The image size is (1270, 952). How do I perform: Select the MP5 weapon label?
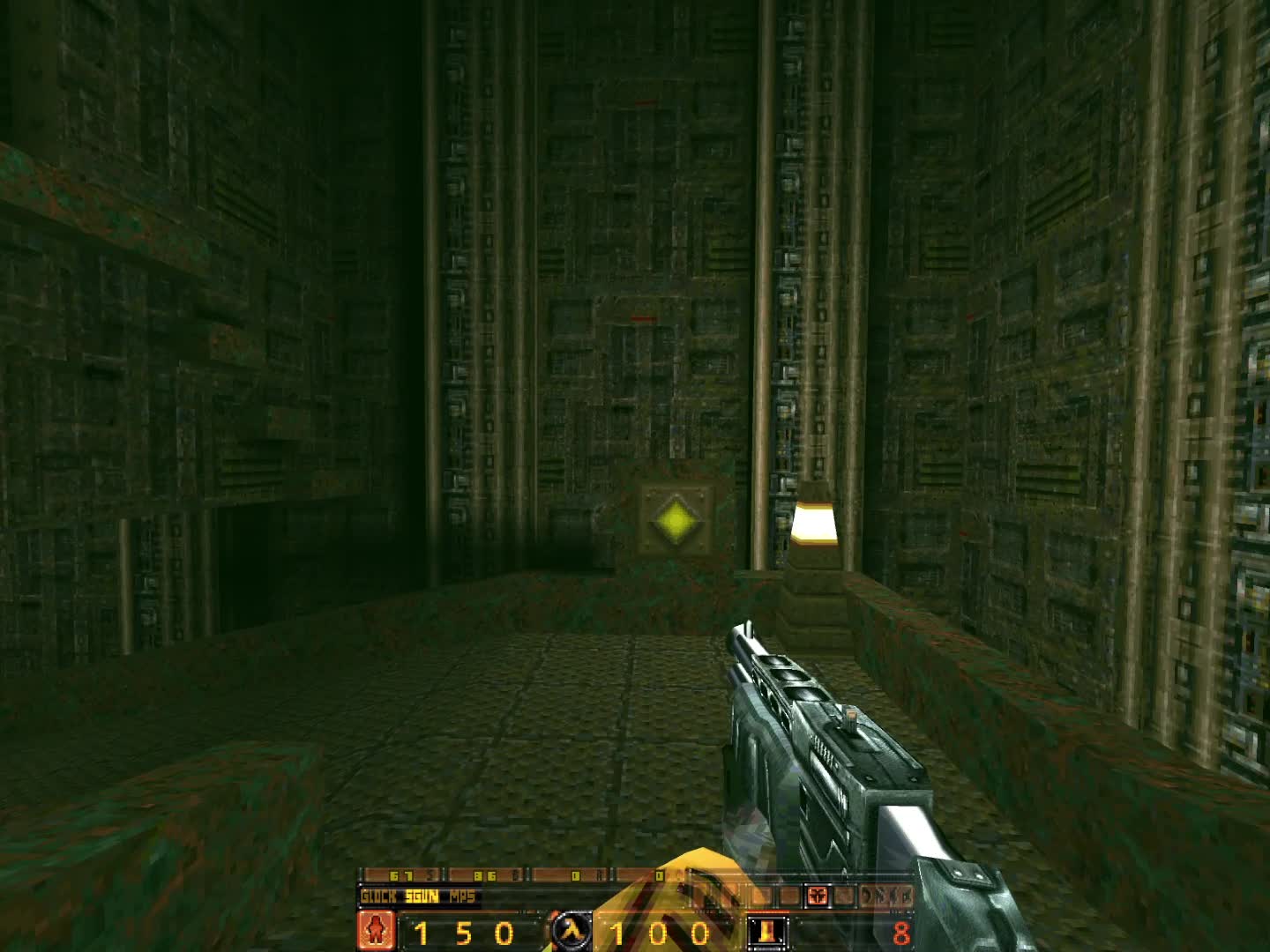click(x=463, y=896)
